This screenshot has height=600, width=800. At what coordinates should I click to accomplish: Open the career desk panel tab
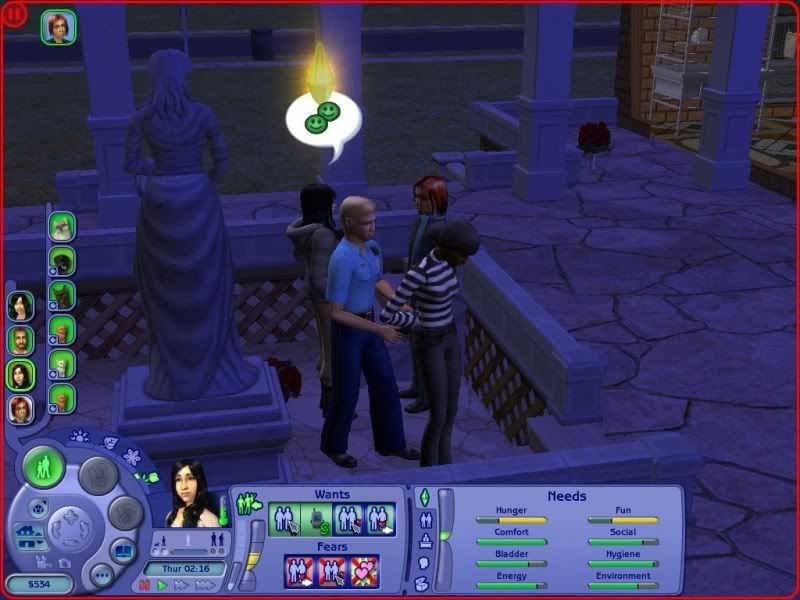[423, 541]
